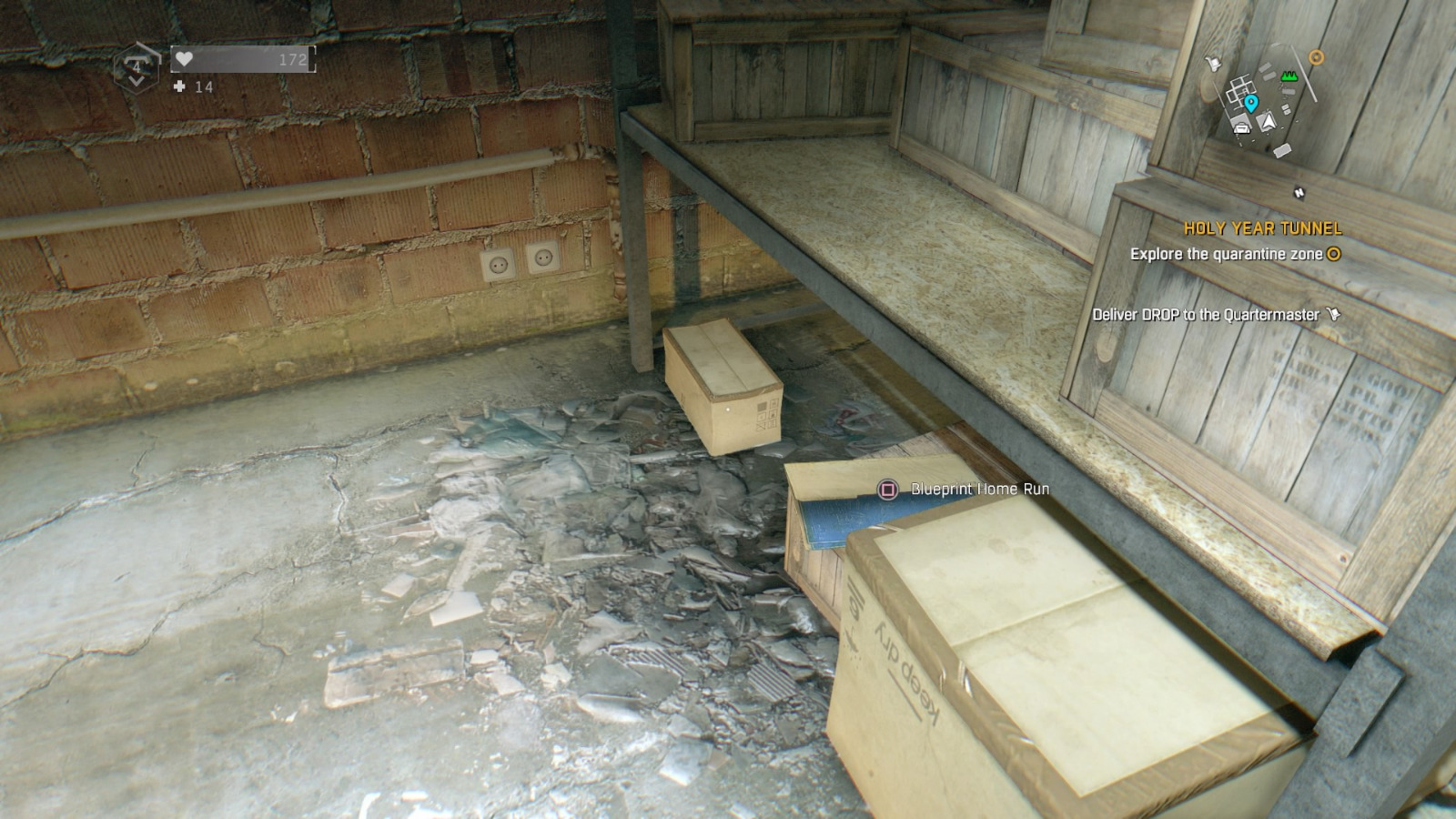Image resolution: width=1456 pixels, height=819 pixels.
Task: Click the orange circle beside quarantine zone objective
Action: pos(1333,256)
